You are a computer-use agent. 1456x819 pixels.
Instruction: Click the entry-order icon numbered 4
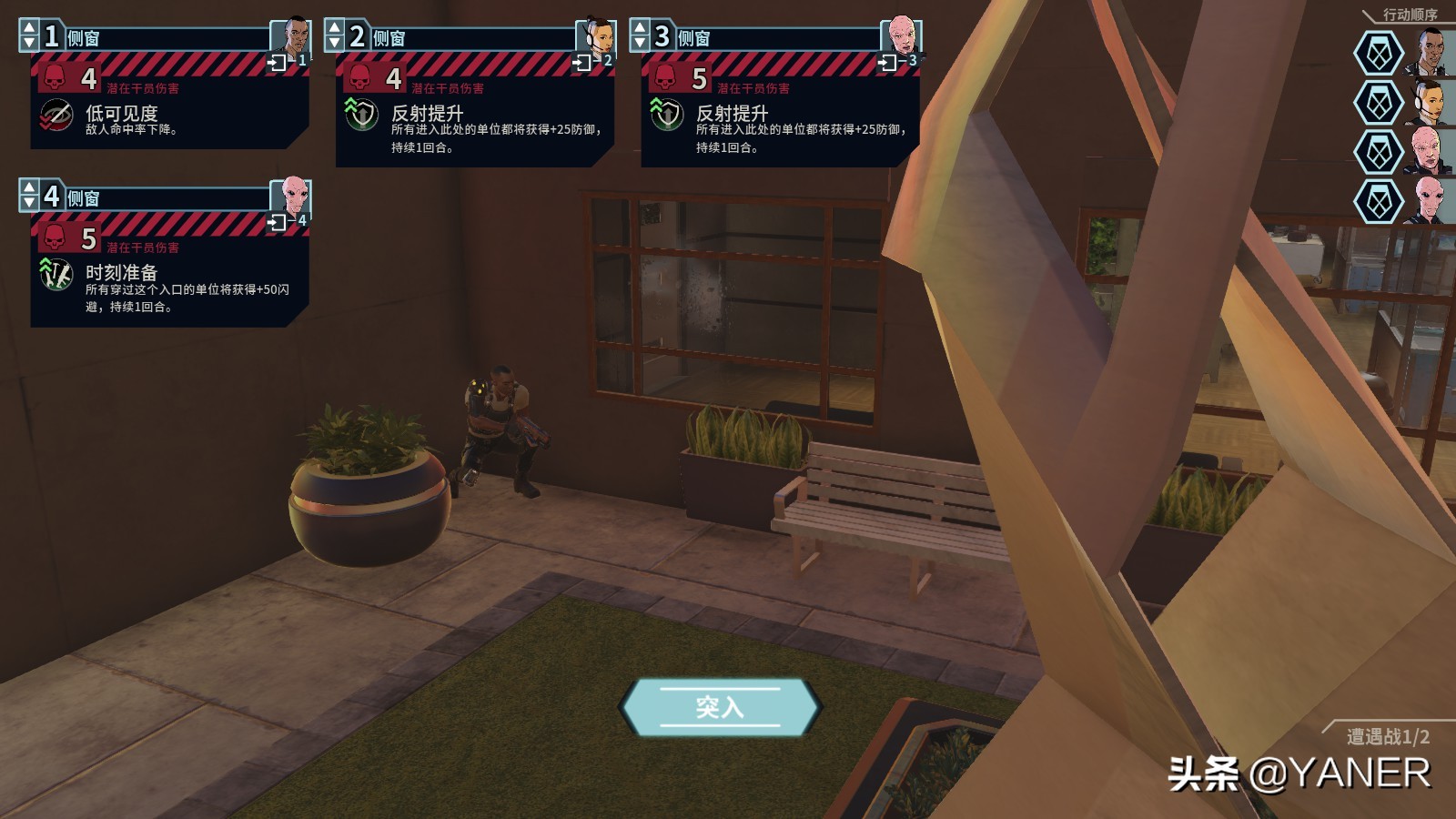pyautogui.click(x=278, y=222)
